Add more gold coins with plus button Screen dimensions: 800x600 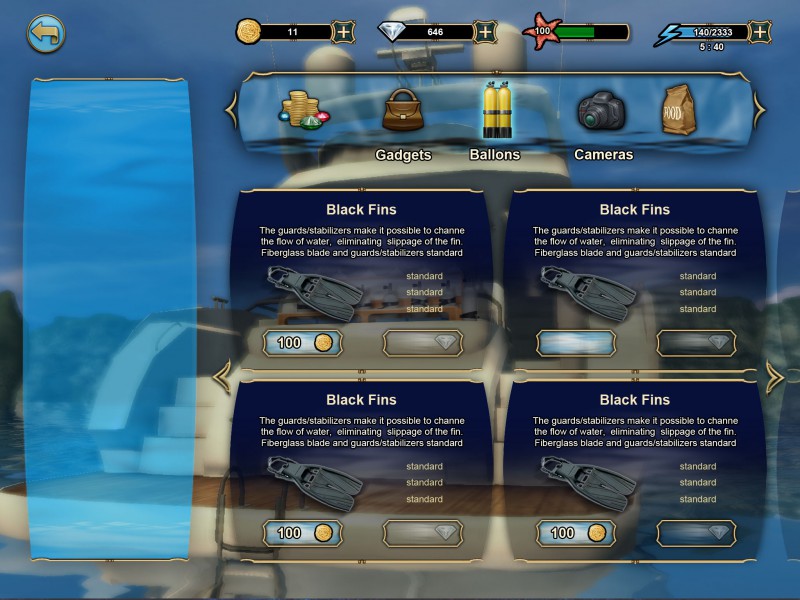click(x=343, y=32)
